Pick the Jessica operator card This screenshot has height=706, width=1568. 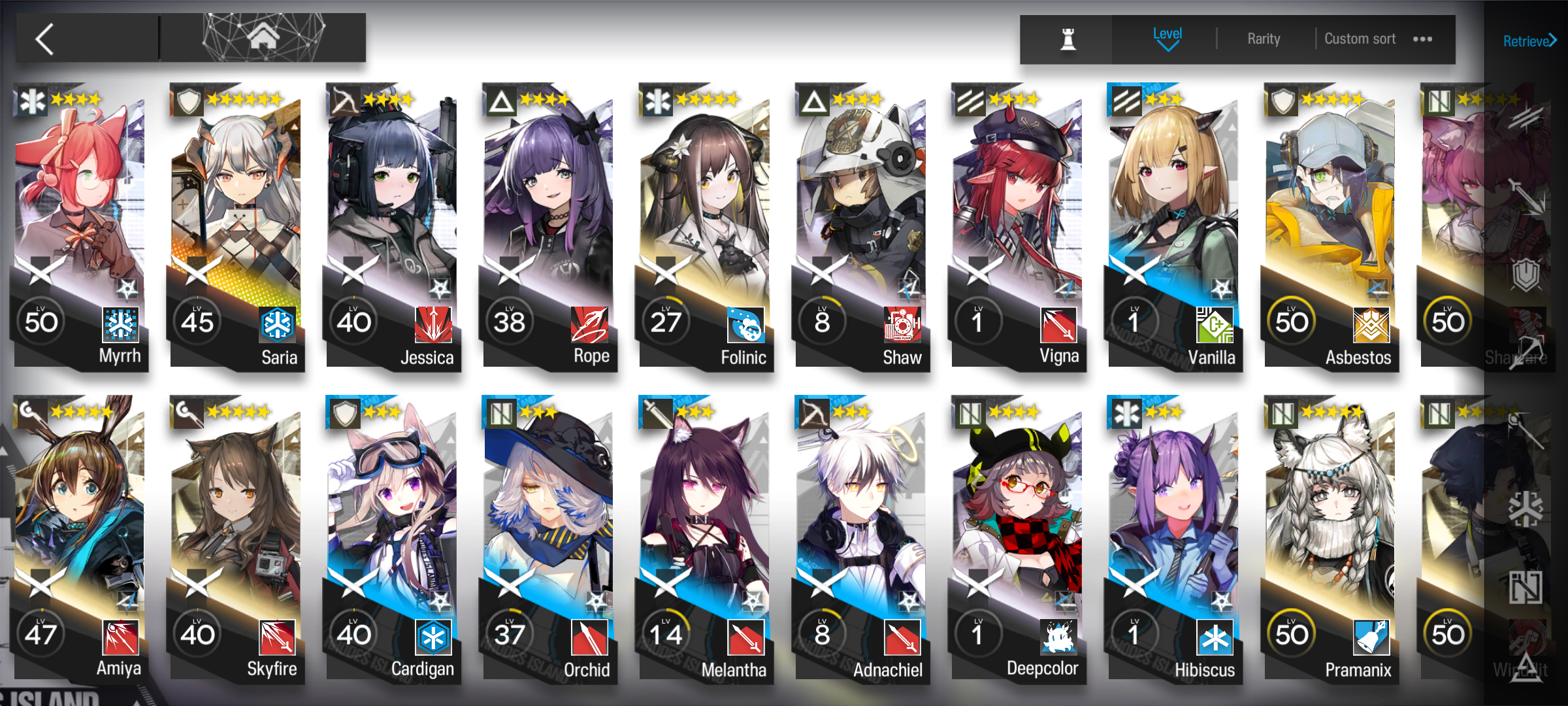[x=392, y=222]
